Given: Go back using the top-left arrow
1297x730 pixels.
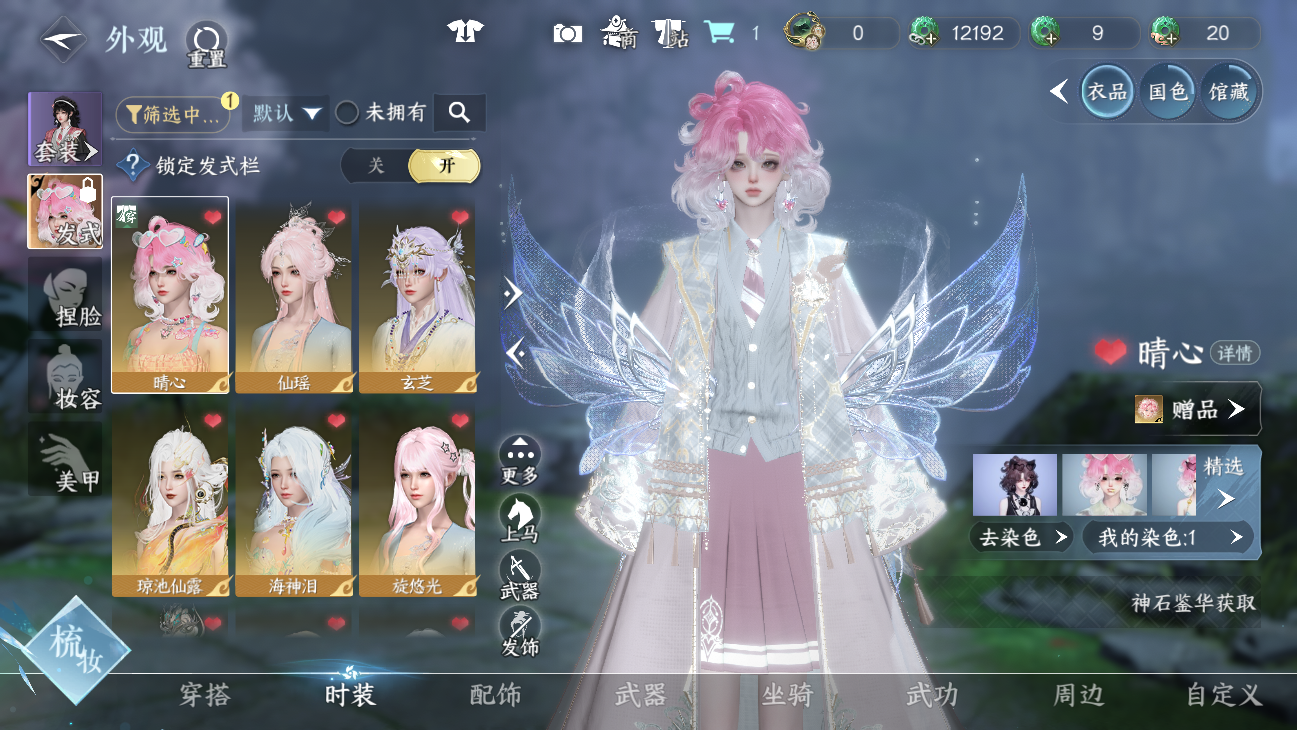Looking at the screenshot, I should (x=62, y=40).
